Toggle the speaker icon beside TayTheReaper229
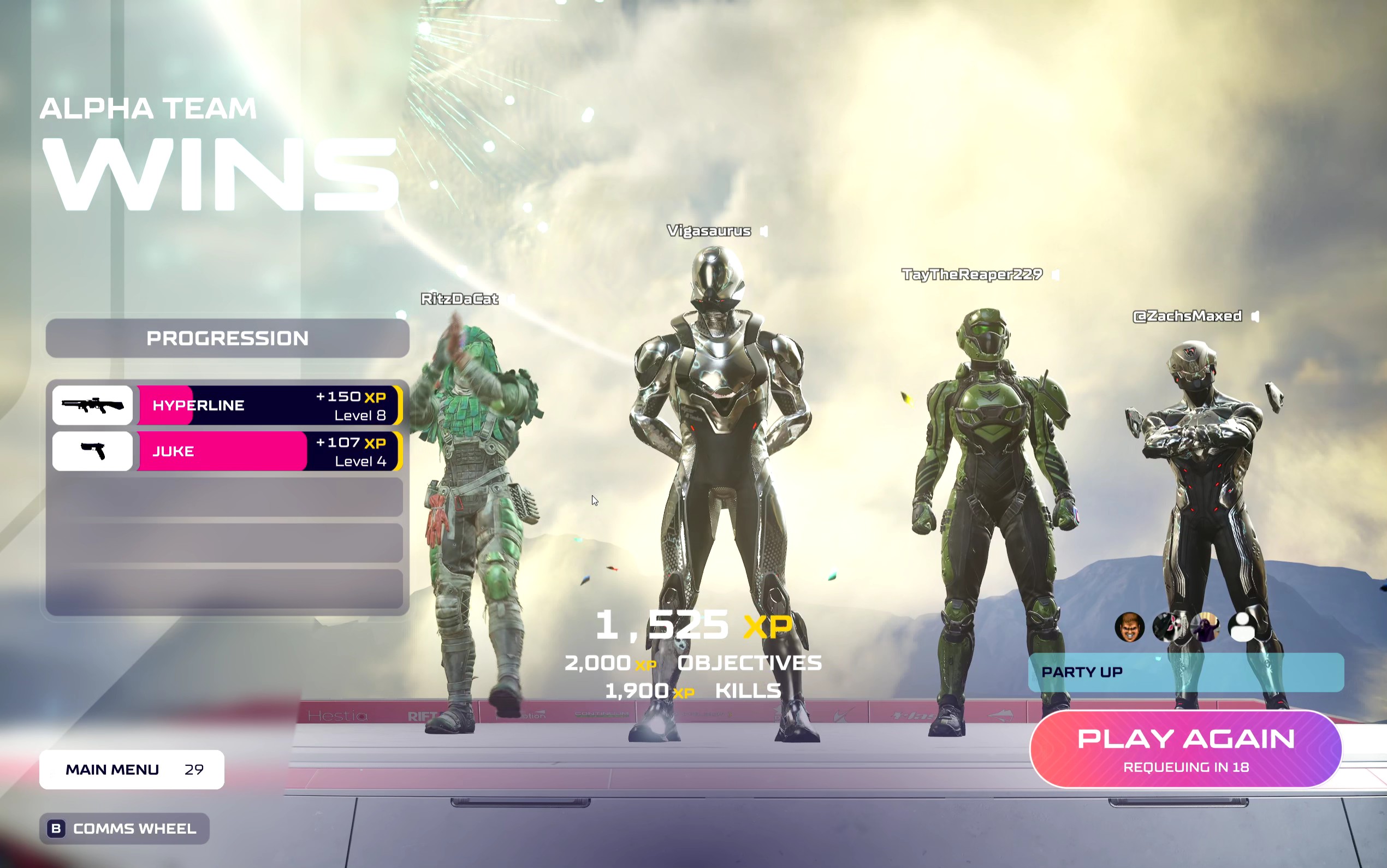 pos(1056,275)
